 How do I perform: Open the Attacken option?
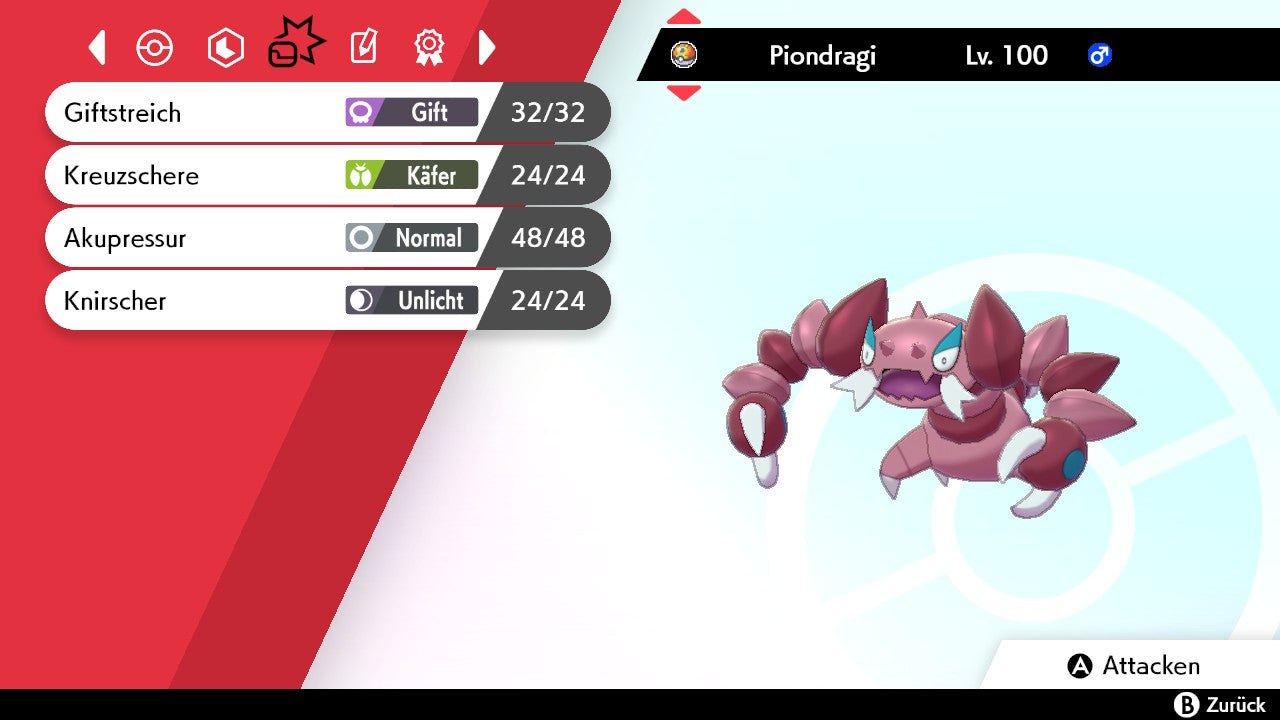coord(1134,666)
